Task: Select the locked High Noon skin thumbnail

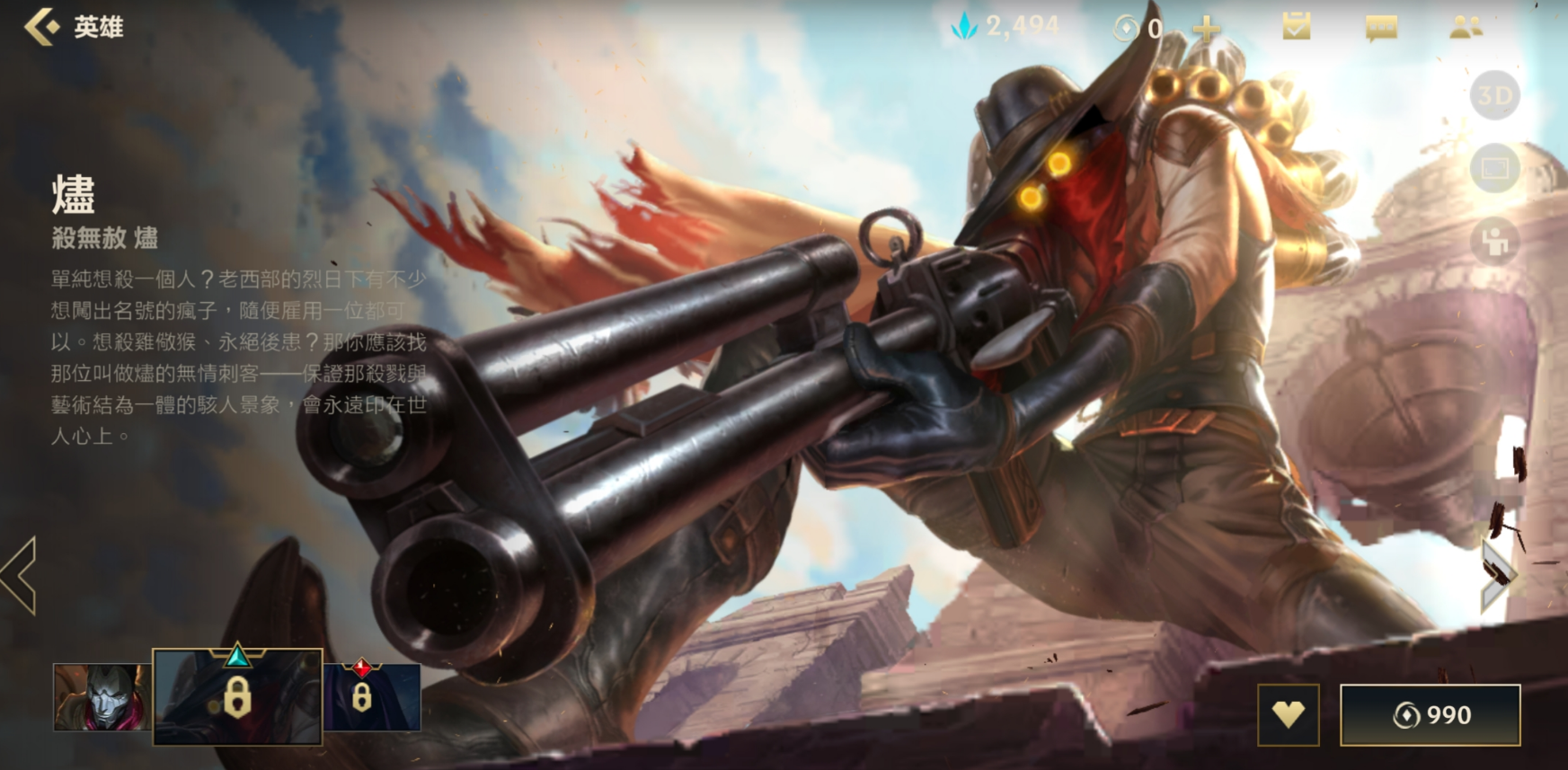Action: point(237,697)
